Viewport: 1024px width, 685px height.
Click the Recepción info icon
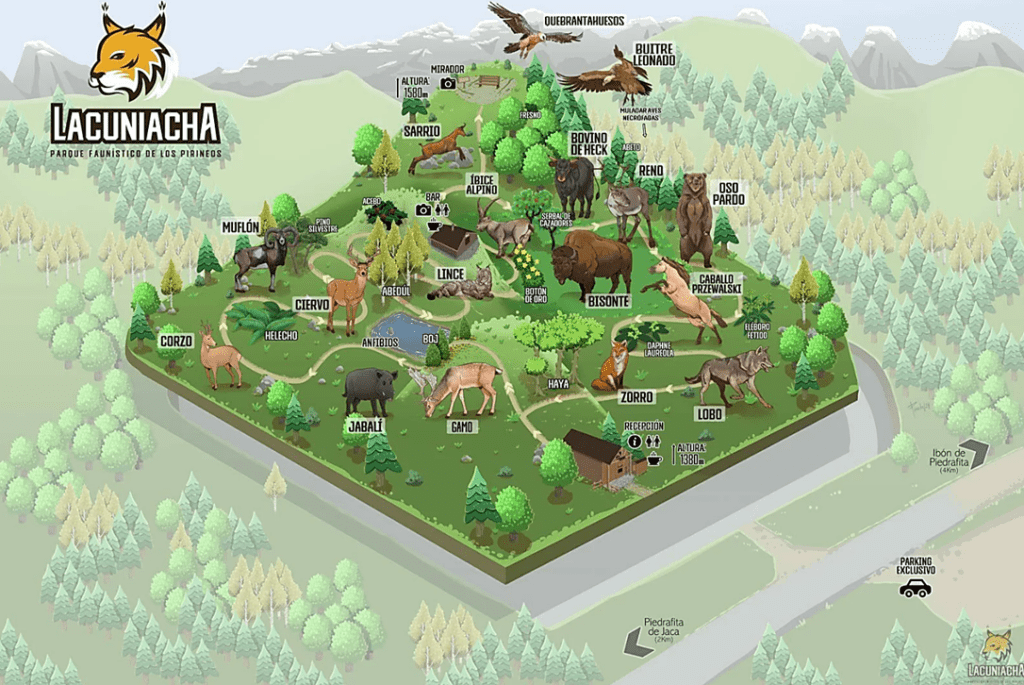tap(635, 441)
